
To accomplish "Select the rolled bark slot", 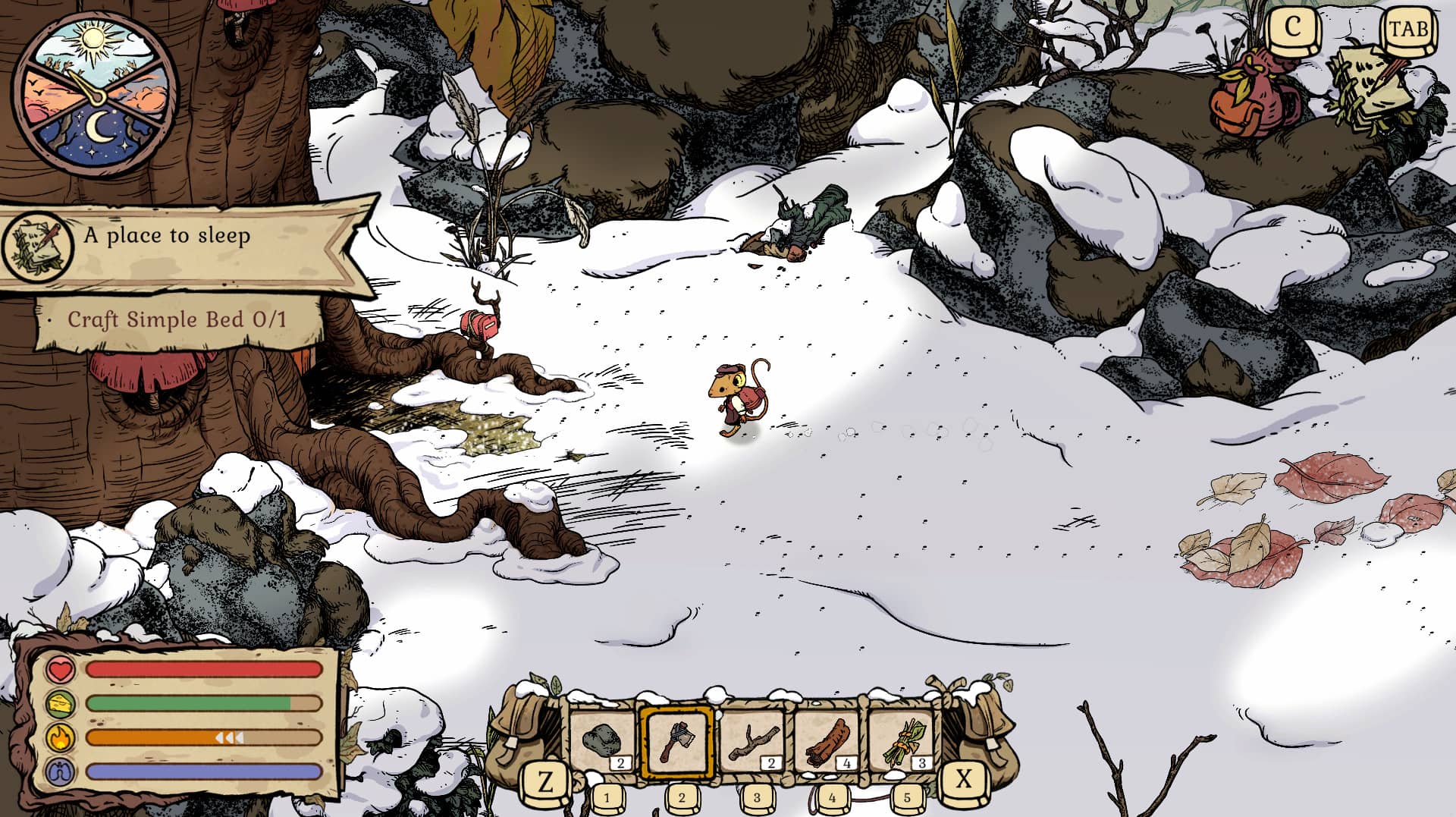I will tap(827, 741).
